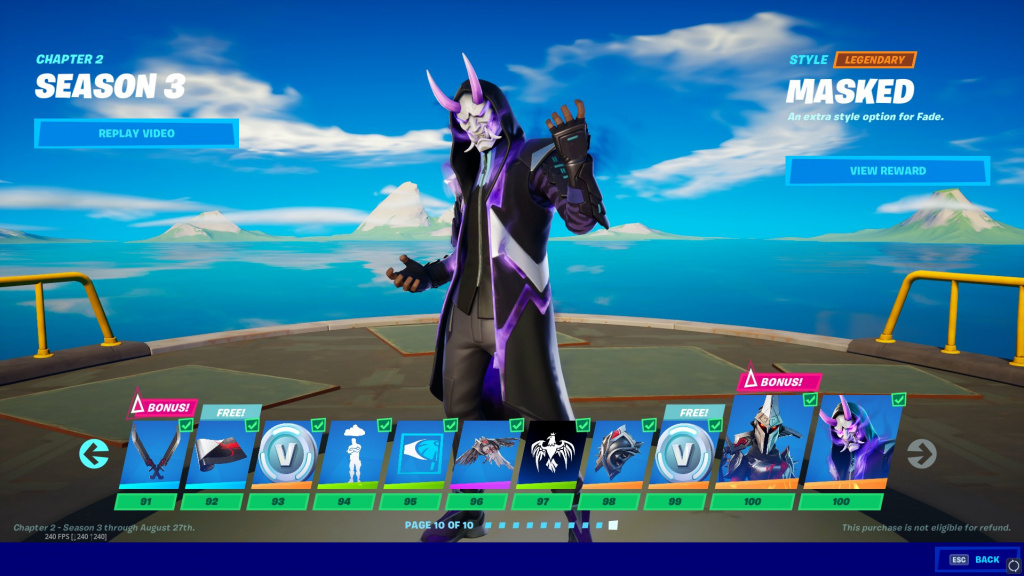Choose the tier 96 winged glider reward
The height and width of the screenshot is (576, 1024).
coord(485,454)
